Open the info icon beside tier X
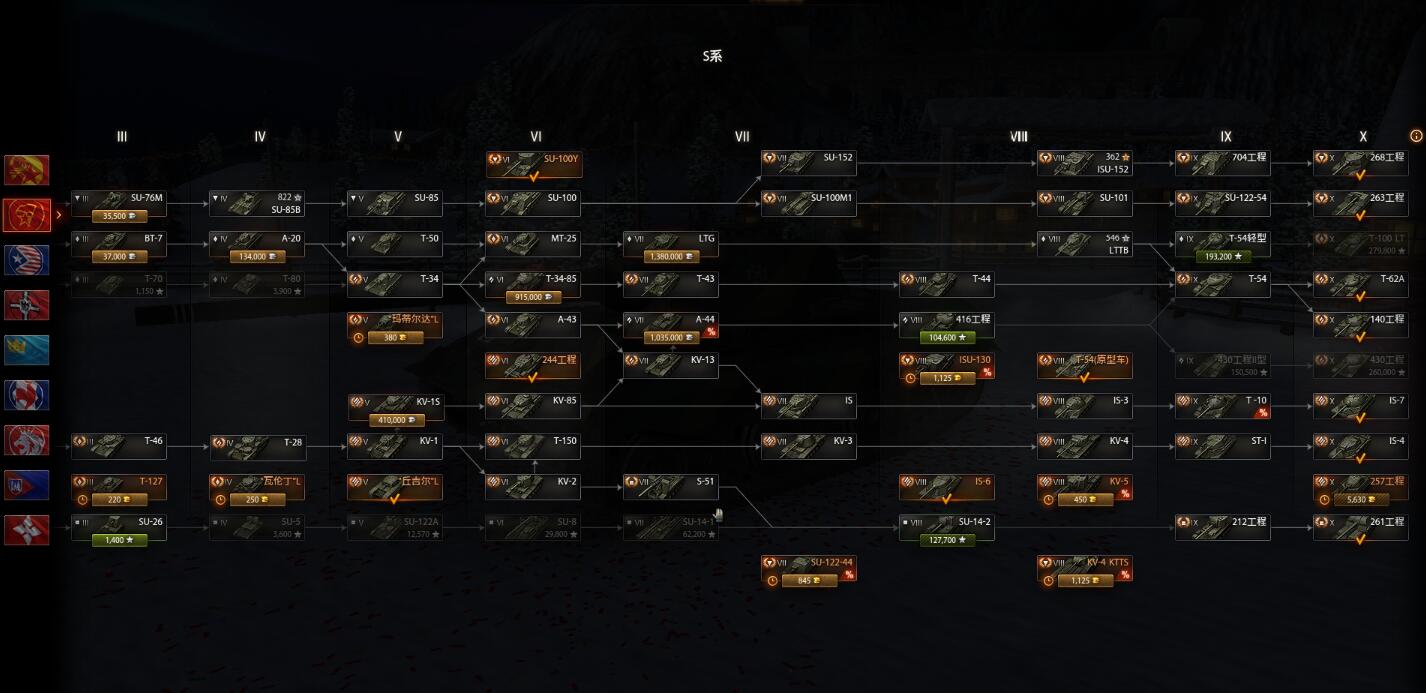1426x693 pixels. click(1416, 136)
